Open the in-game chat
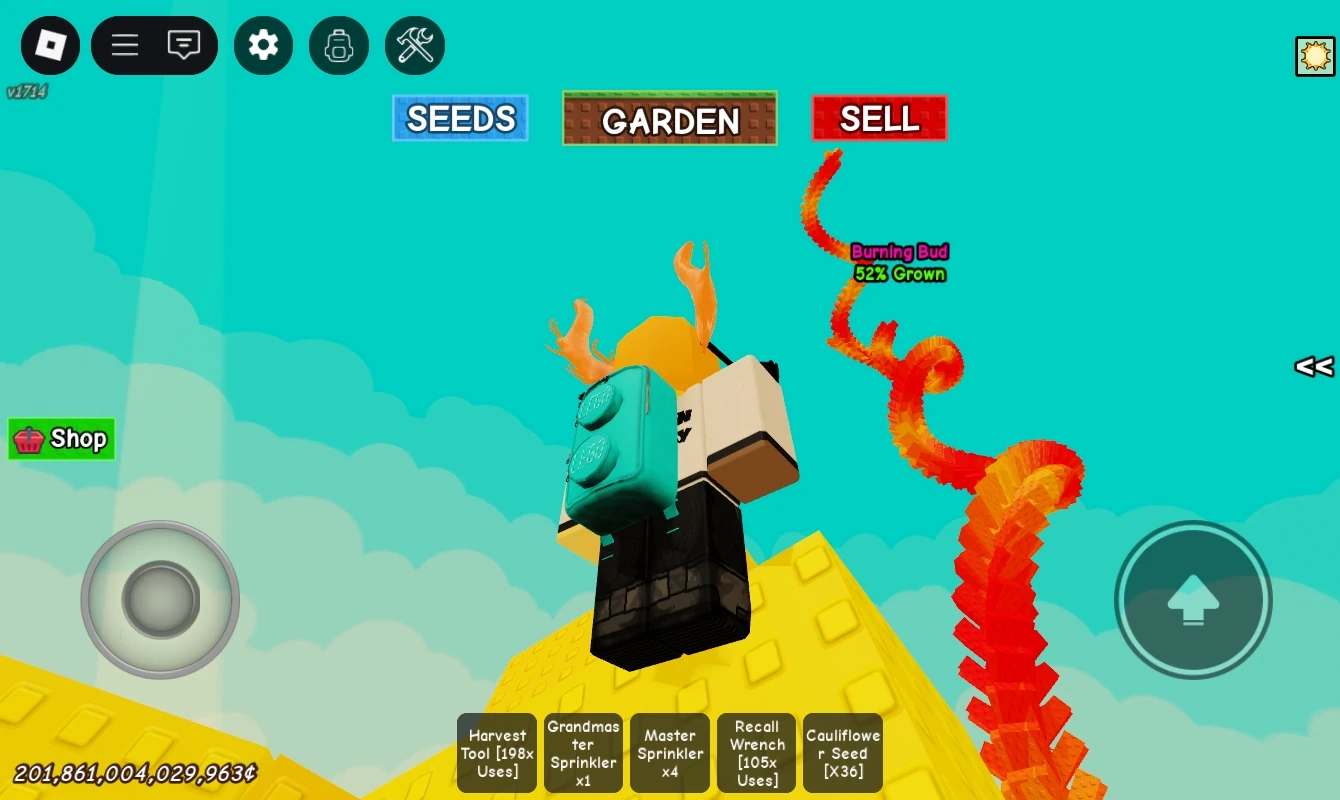 pos(183,45)
